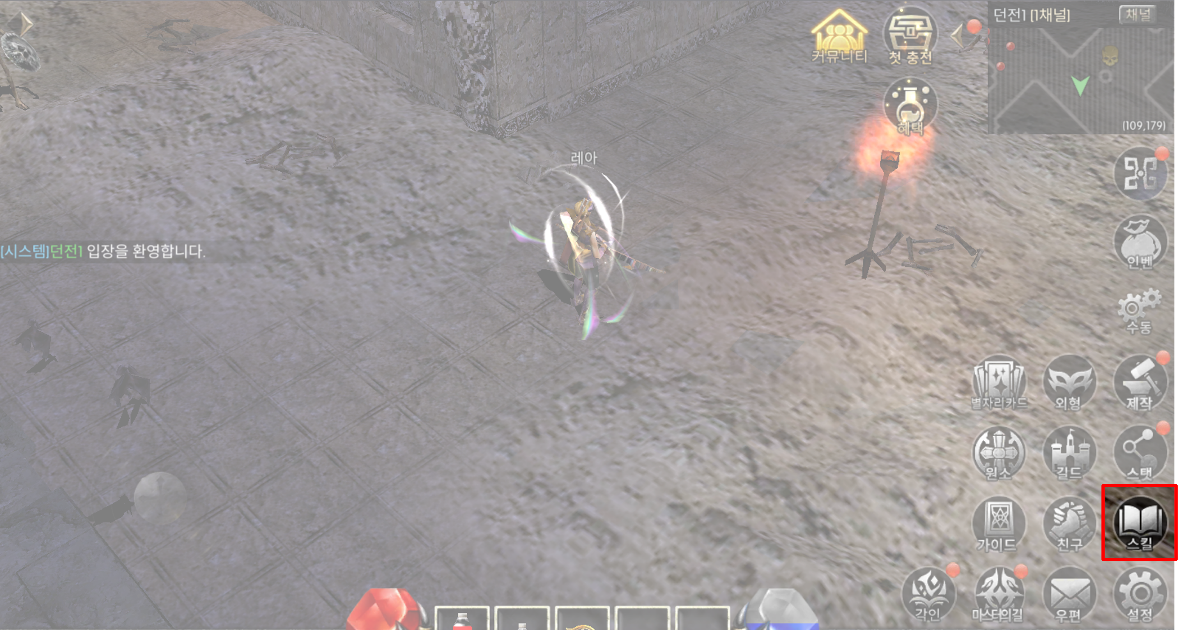Open the 외형 (Appearance) mask icon
Screen dimensions: 1178x630
[1069, 380]
